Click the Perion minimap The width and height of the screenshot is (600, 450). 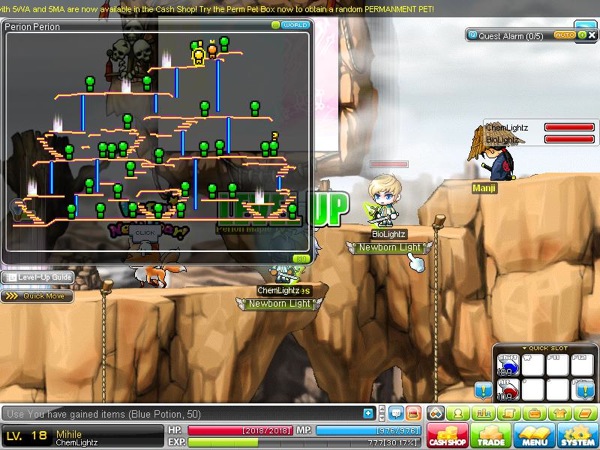click(x=158, y=140)
